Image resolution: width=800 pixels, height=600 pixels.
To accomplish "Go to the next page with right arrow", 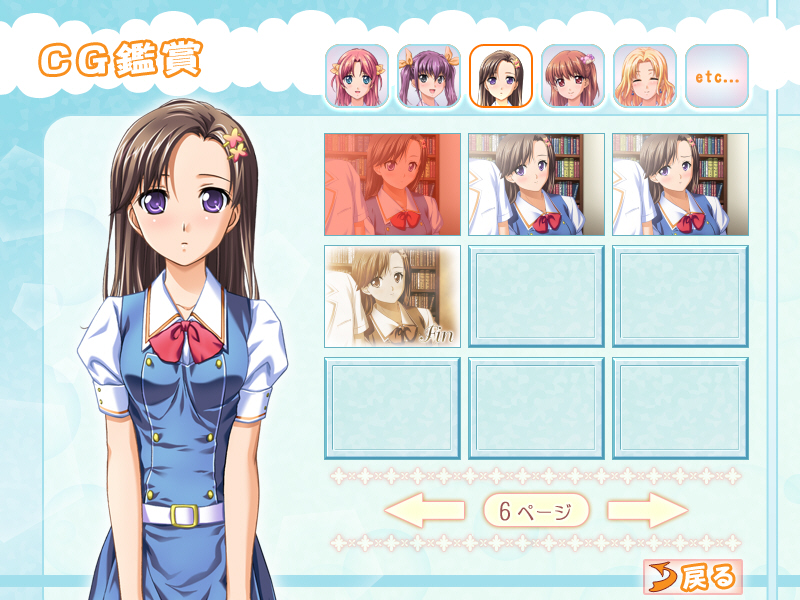I will (648, 510).
